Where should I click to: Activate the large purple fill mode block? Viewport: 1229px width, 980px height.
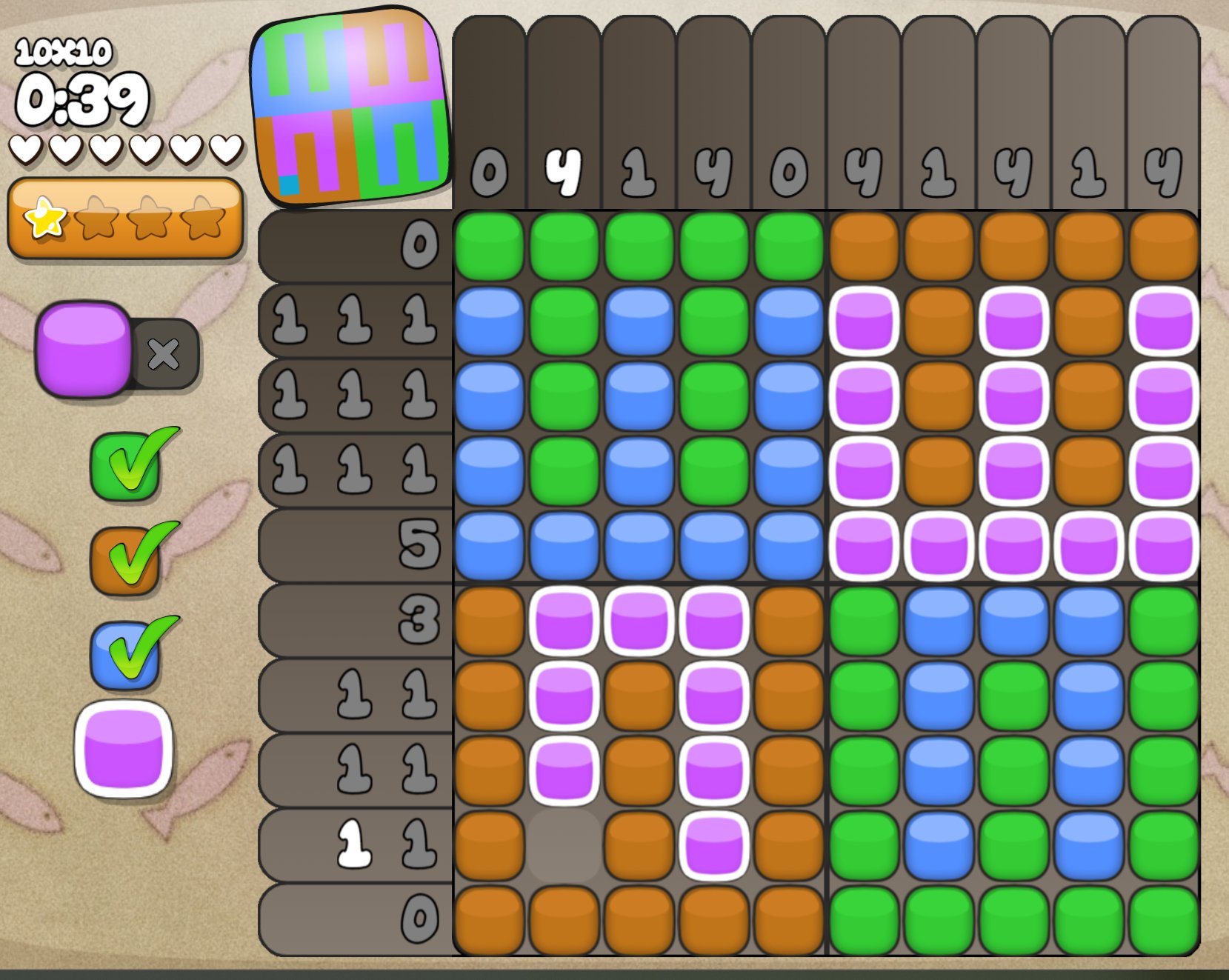pos(84,348)
